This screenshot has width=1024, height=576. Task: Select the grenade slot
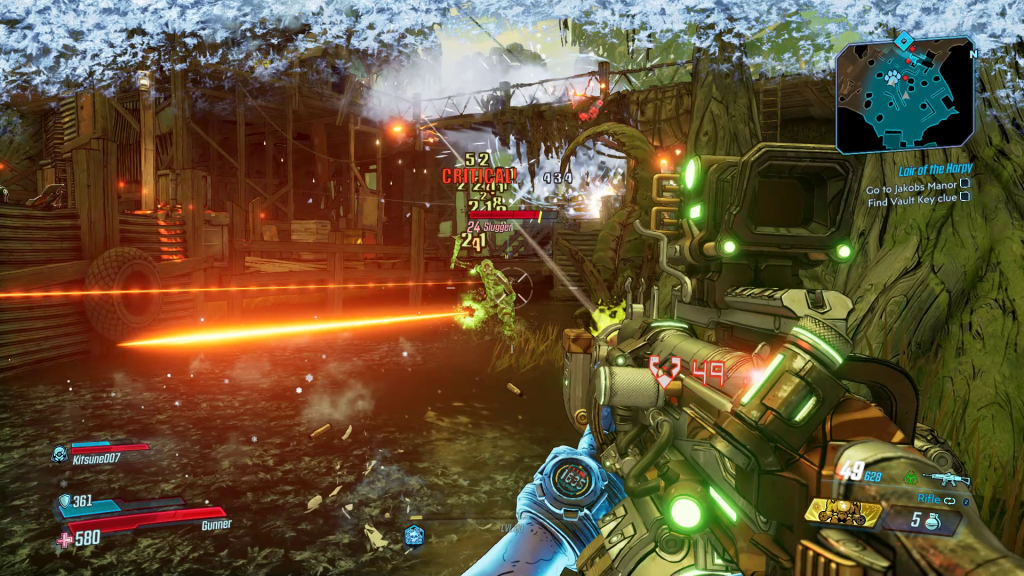click(x=922, y=521)
